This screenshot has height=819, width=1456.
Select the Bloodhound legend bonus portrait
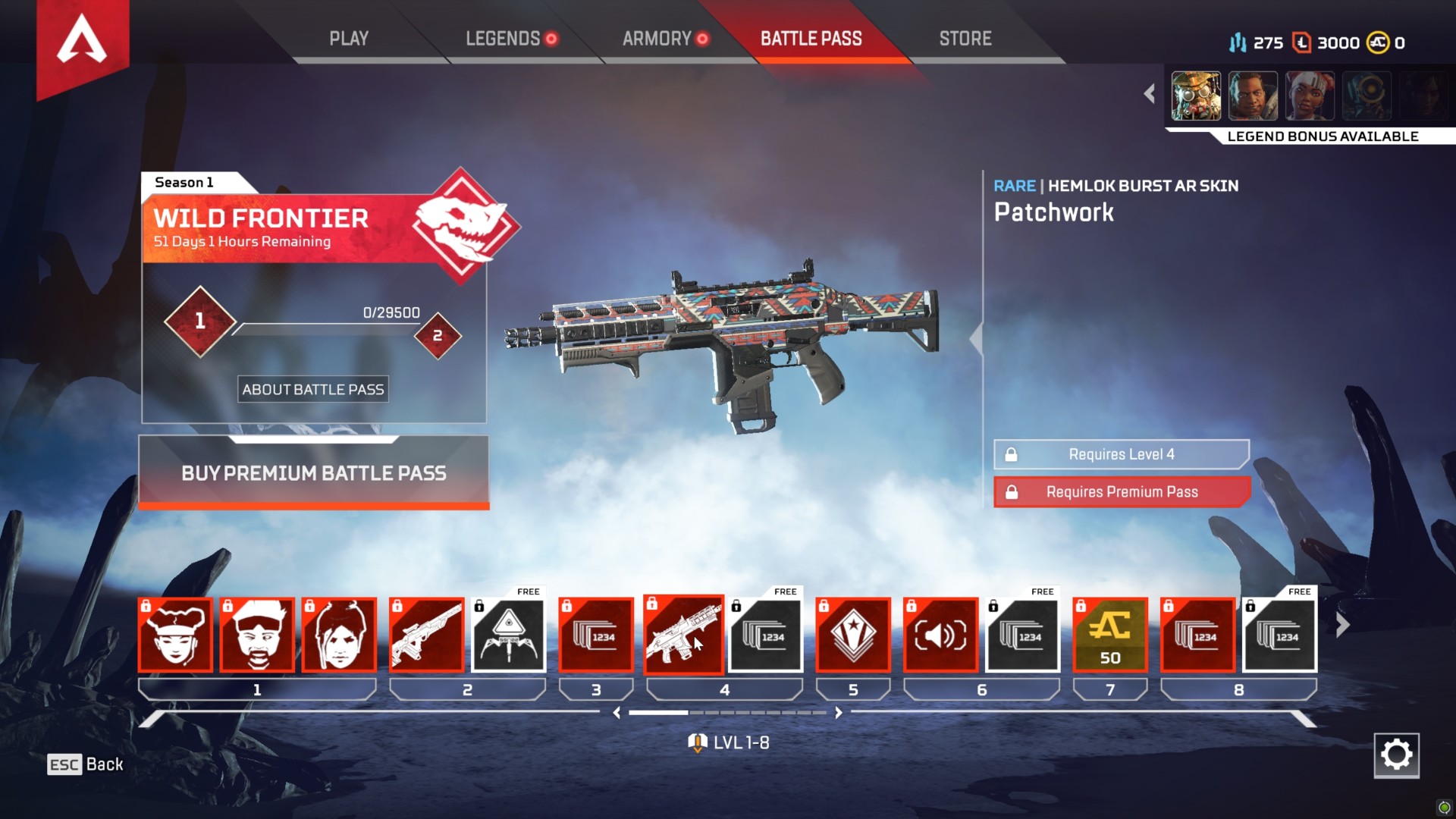[x=1196, y=96]
